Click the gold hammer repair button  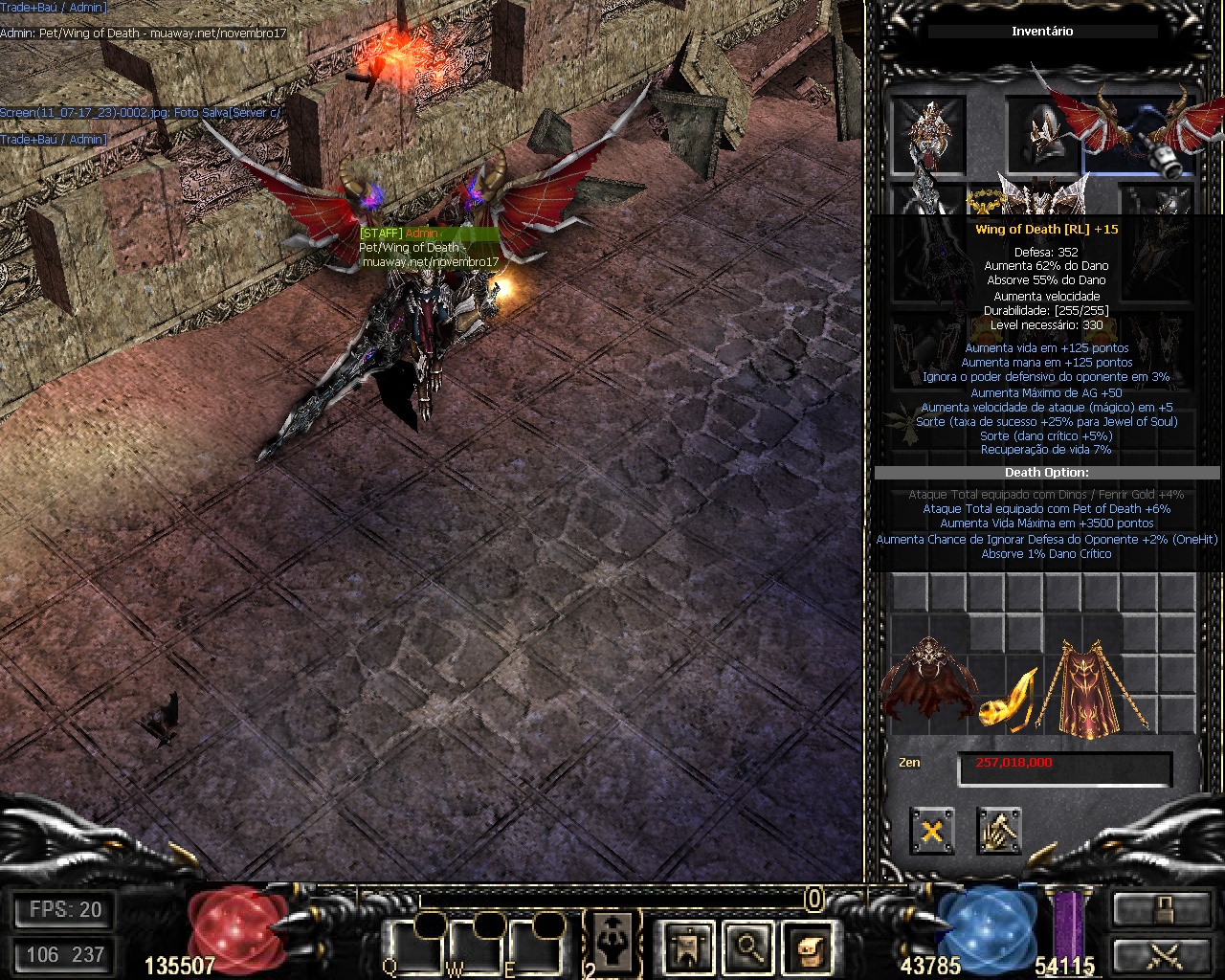click(999, 831)
